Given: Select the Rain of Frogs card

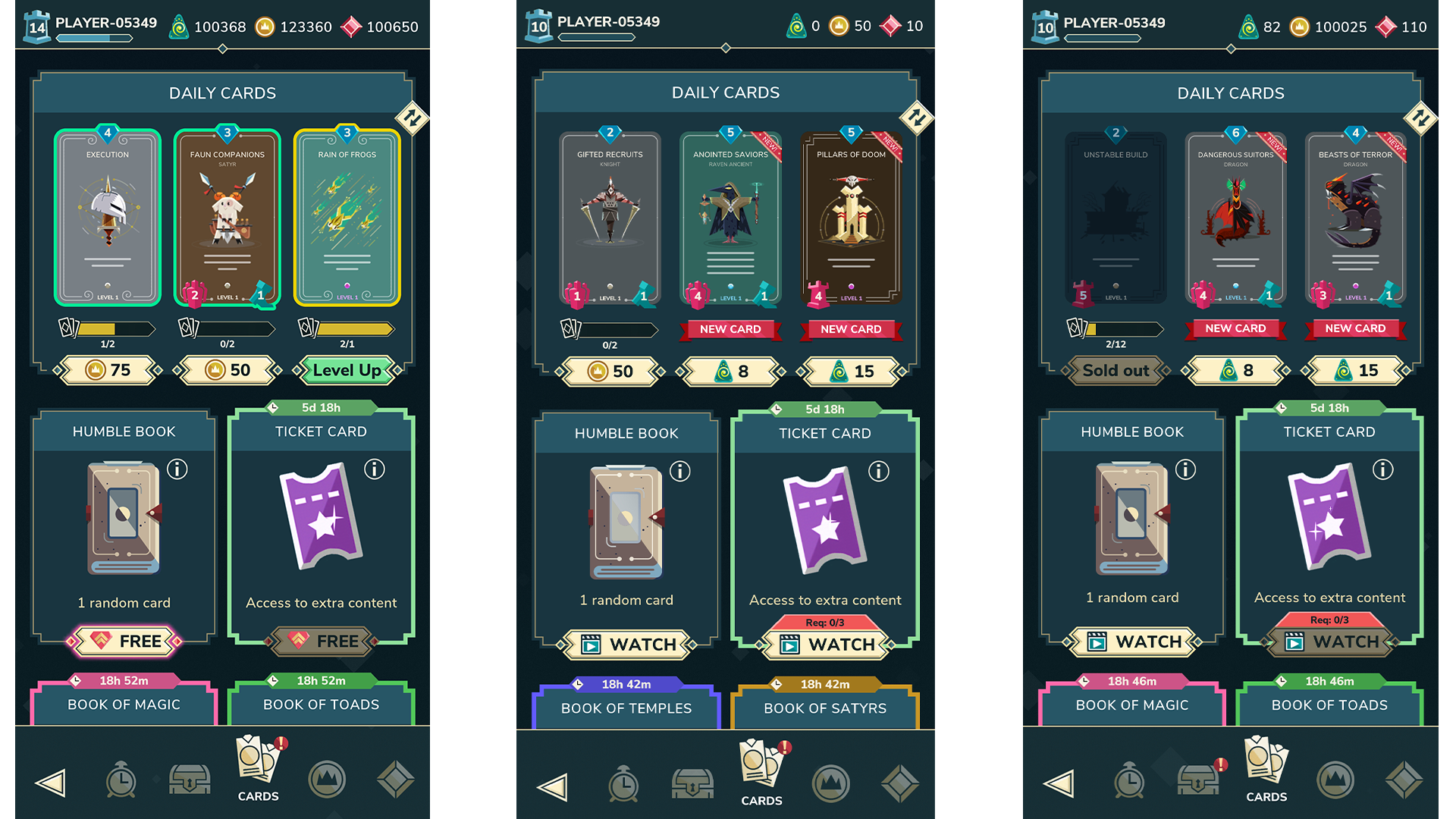Looking at the screenshot, I should click(x=347, y=215).
